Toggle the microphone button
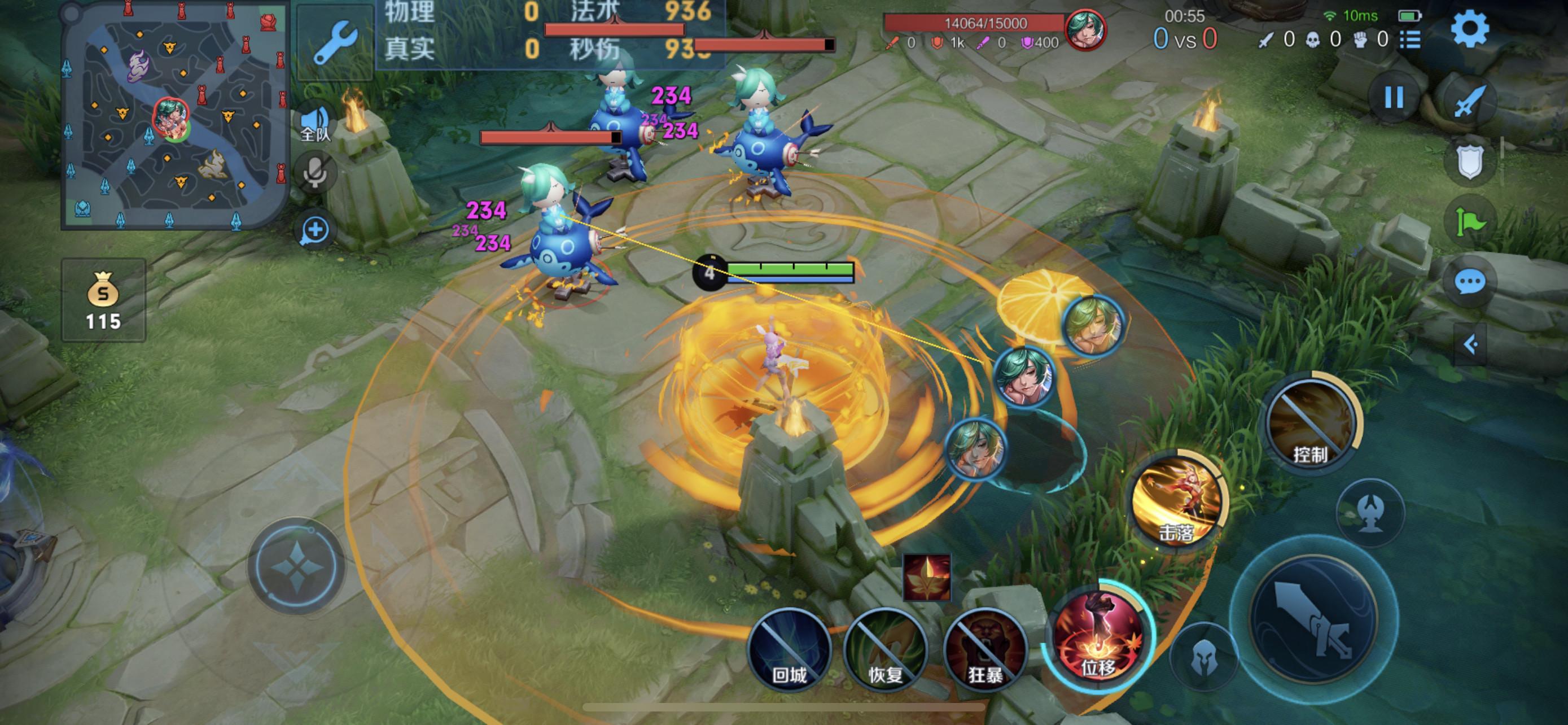 click(316, 172)
